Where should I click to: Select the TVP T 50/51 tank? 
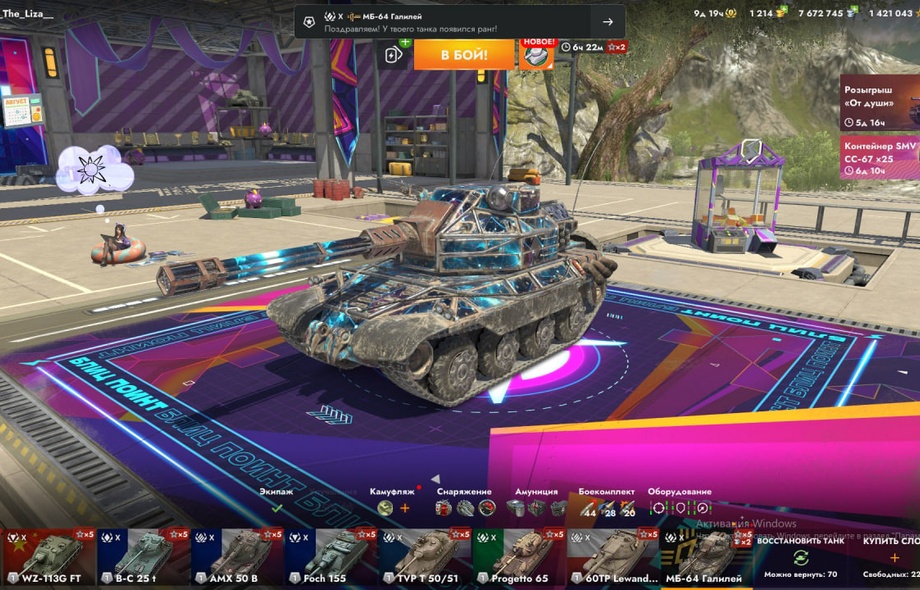[x=425, y=557]
